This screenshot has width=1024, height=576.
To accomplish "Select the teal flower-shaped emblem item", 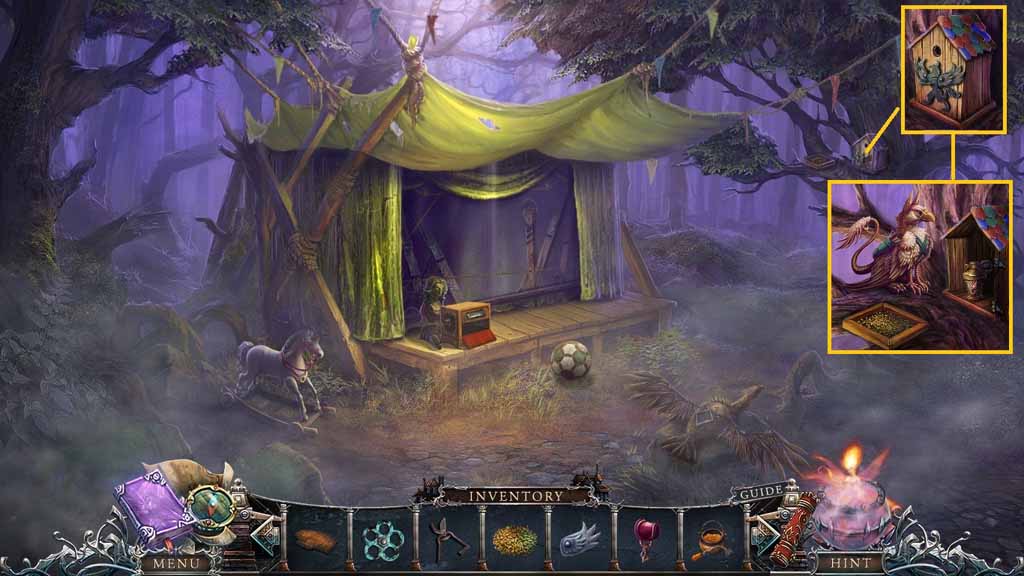I will click(x=381, y=539).
